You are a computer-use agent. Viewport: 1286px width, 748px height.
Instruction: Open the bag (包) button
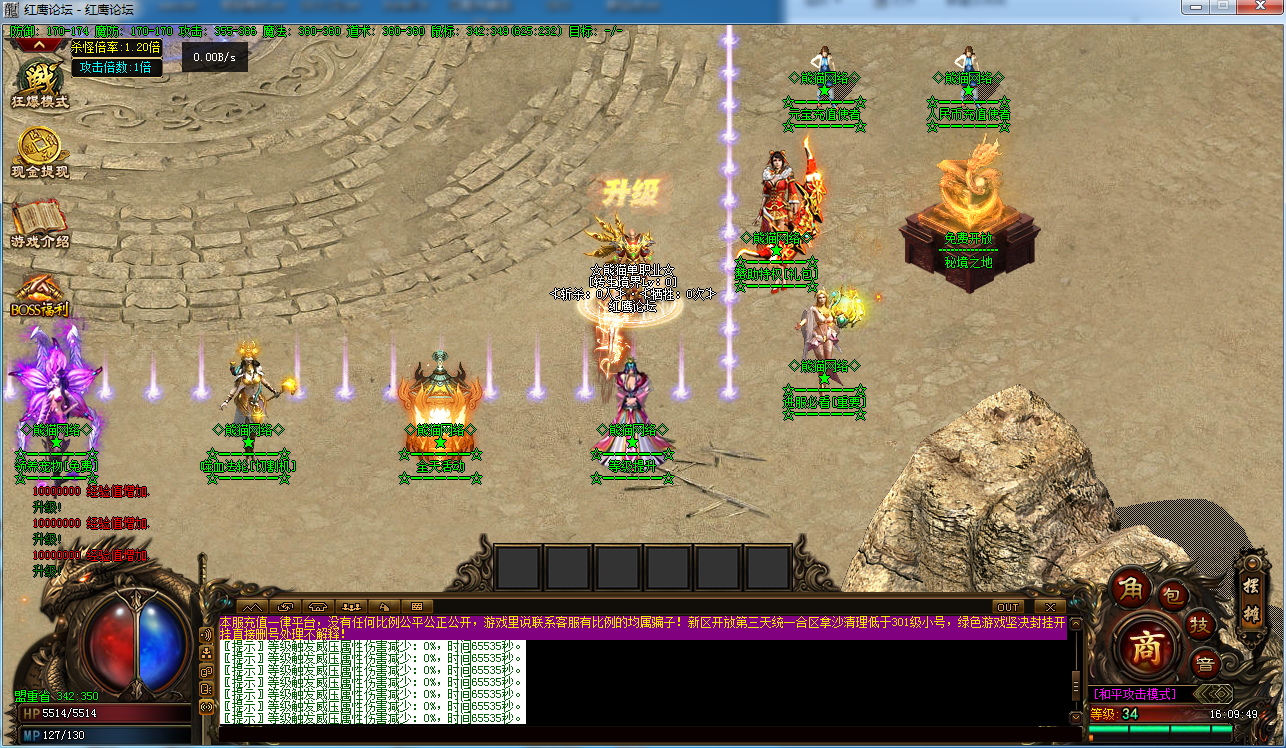point(1173,596)
